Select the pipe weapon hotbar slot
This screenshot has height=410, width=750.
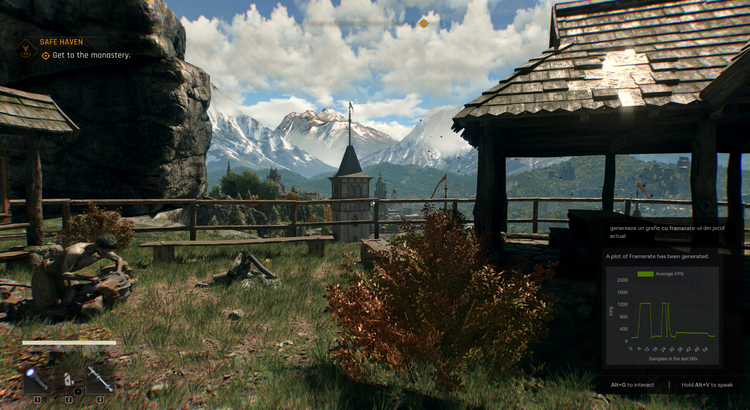click(x=99, y=377)
